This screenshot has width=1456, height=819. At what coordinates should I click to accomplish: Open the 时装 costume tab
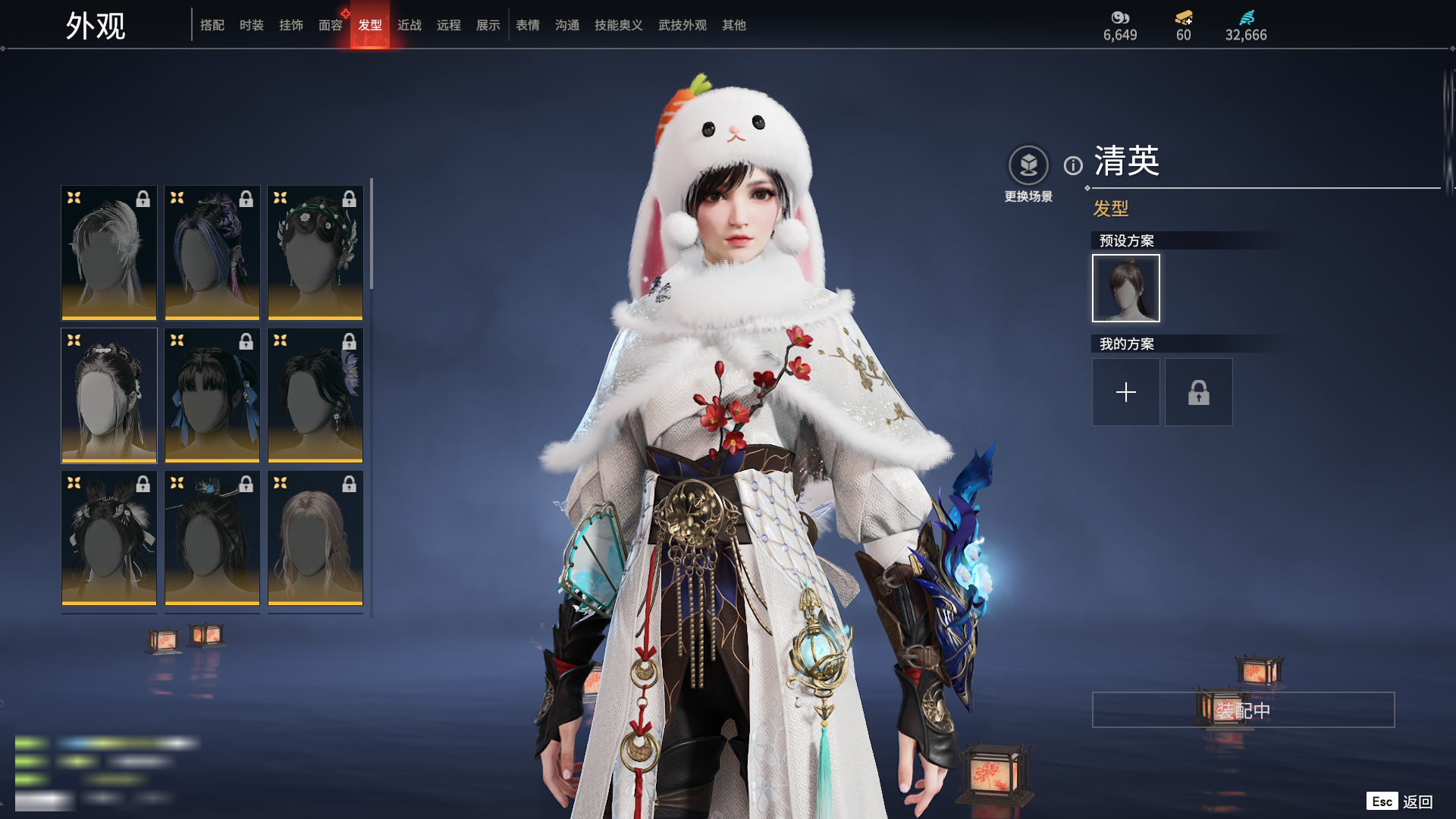click(x=252, y=25)
